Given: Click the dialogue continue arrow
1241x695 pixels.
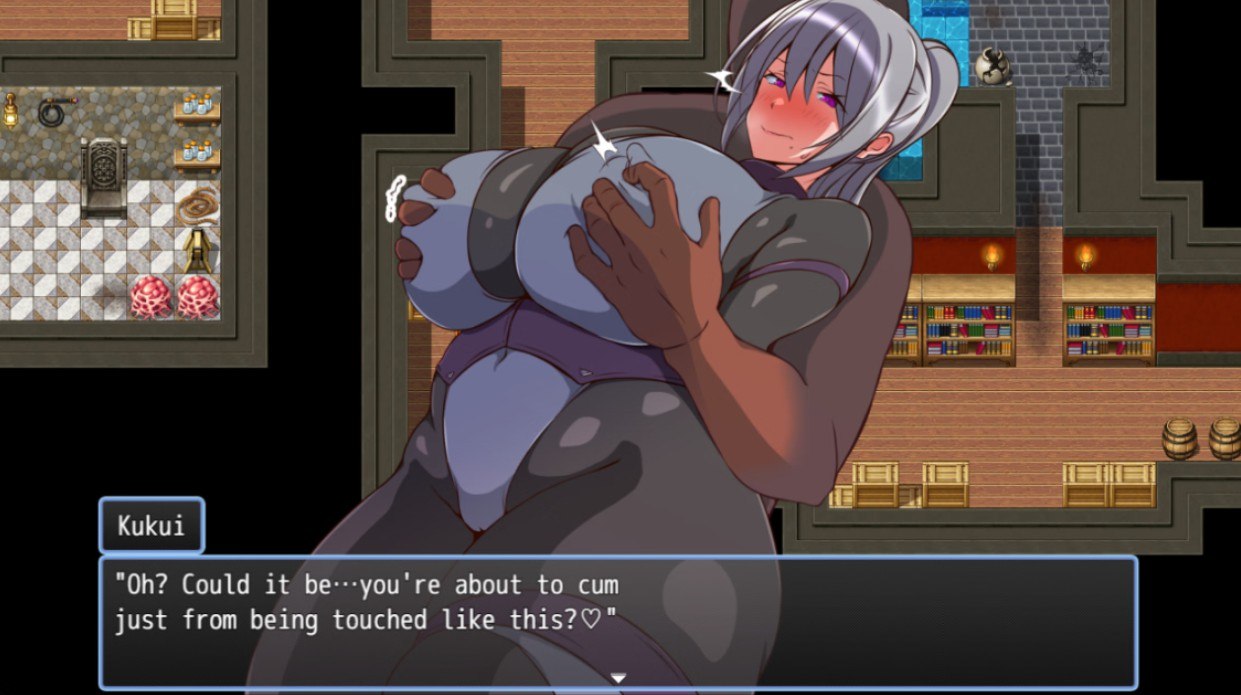Looking at the screenshot, I should pyautogui.click(x=618, y=678).
